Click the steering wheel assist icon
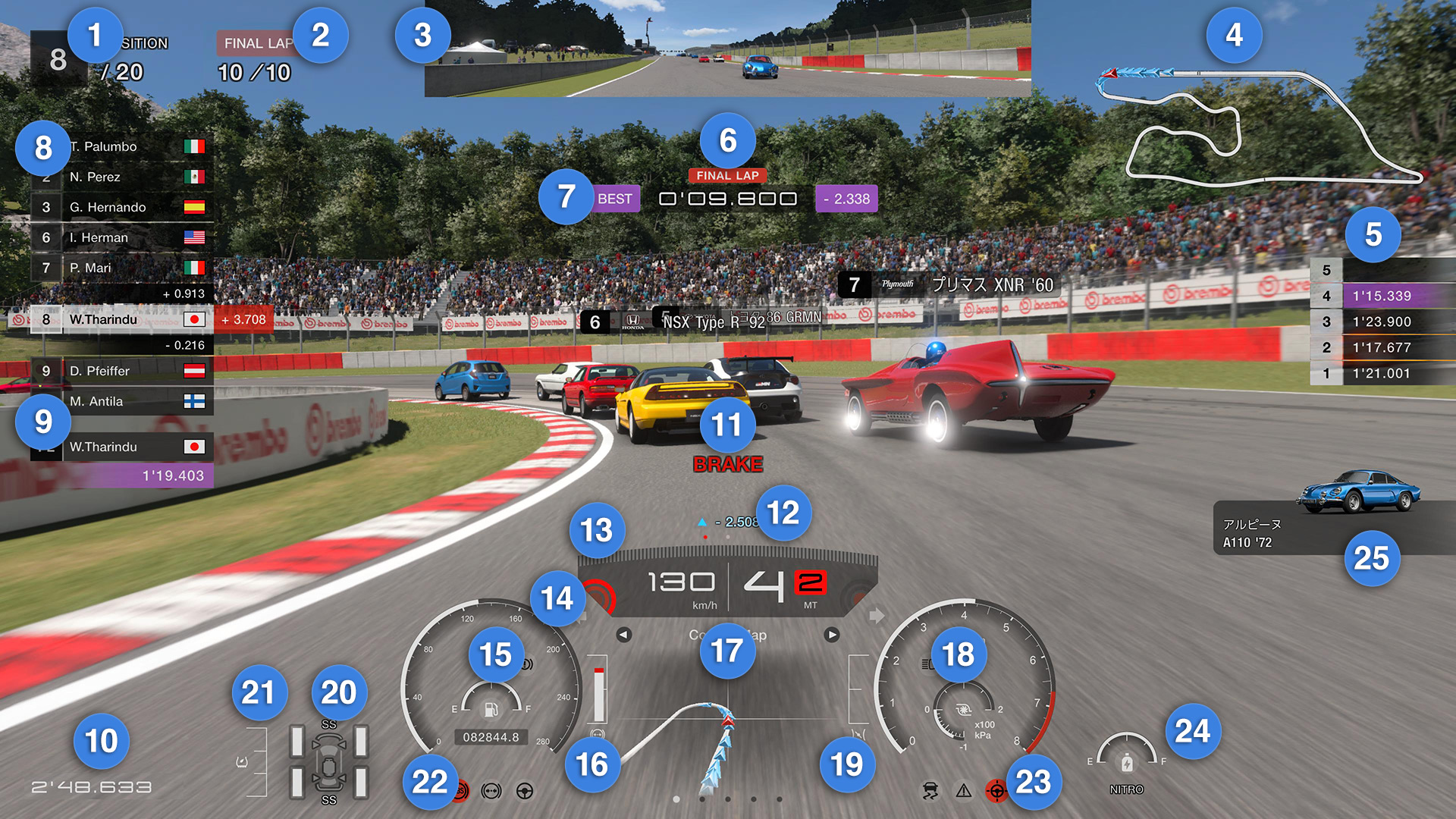Screen dimensions: 1456x819 [x=524, y=791]
